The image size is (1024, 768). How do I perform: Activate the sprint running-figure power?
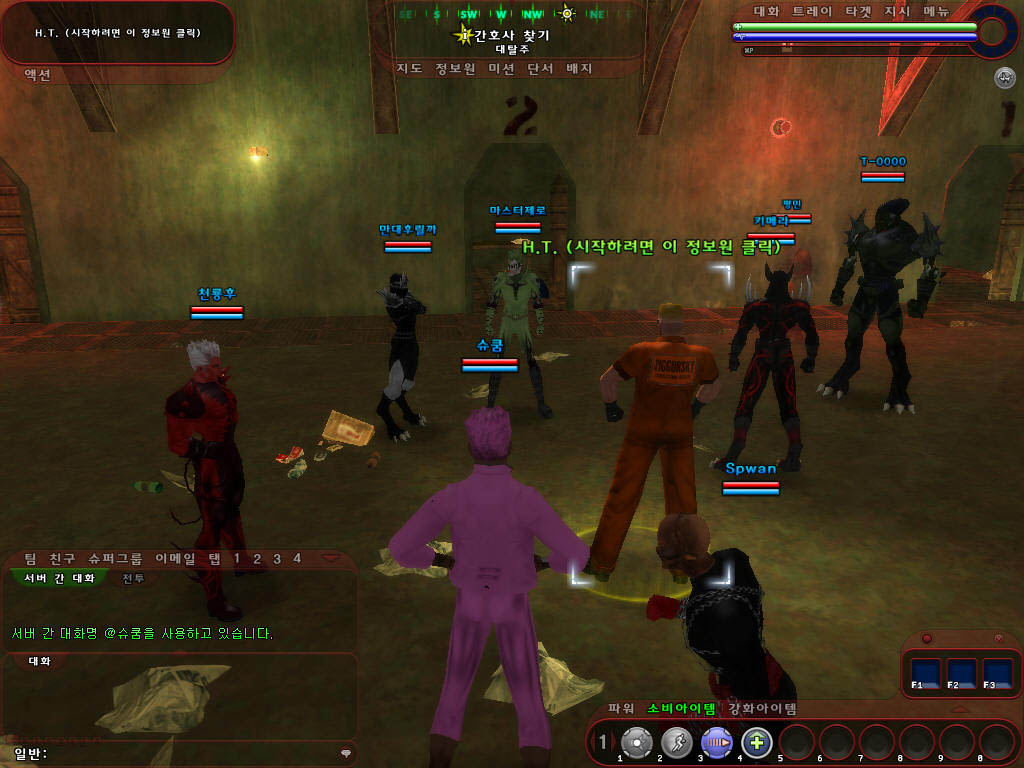677,742
